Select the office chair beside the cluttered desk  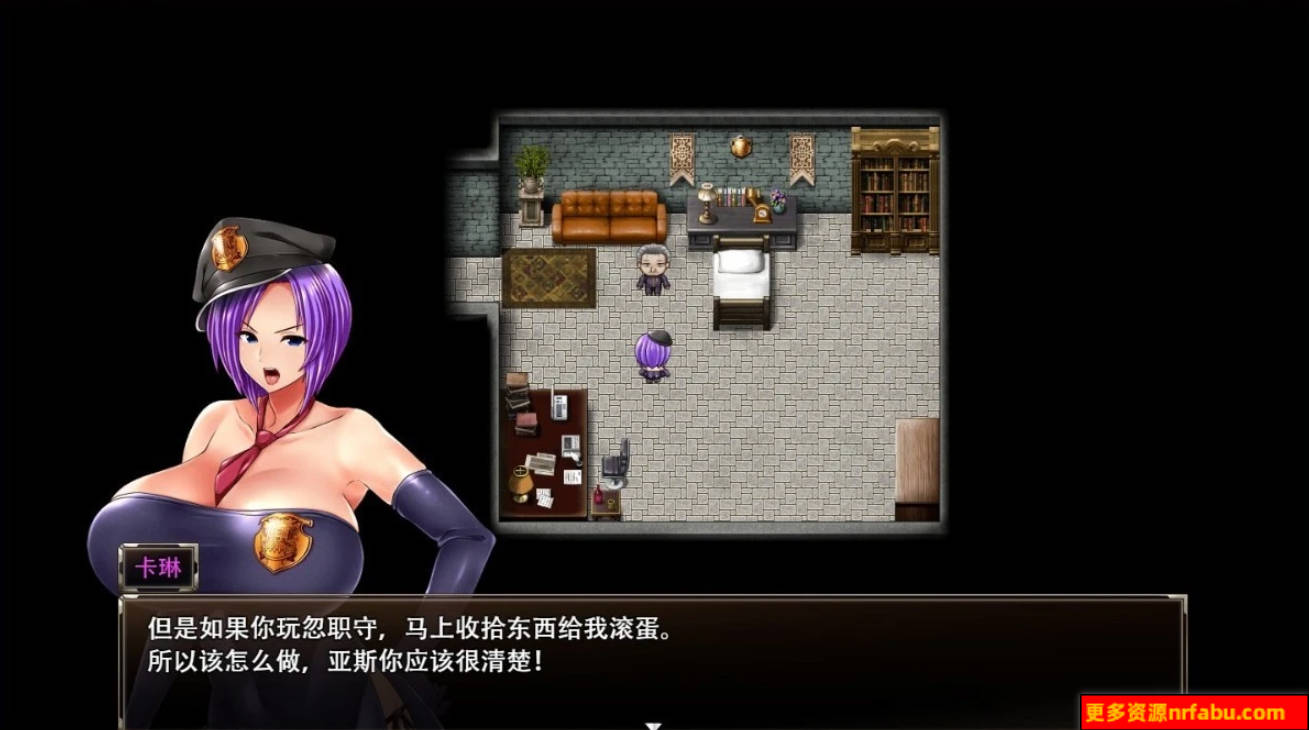(x=616, y=461)
